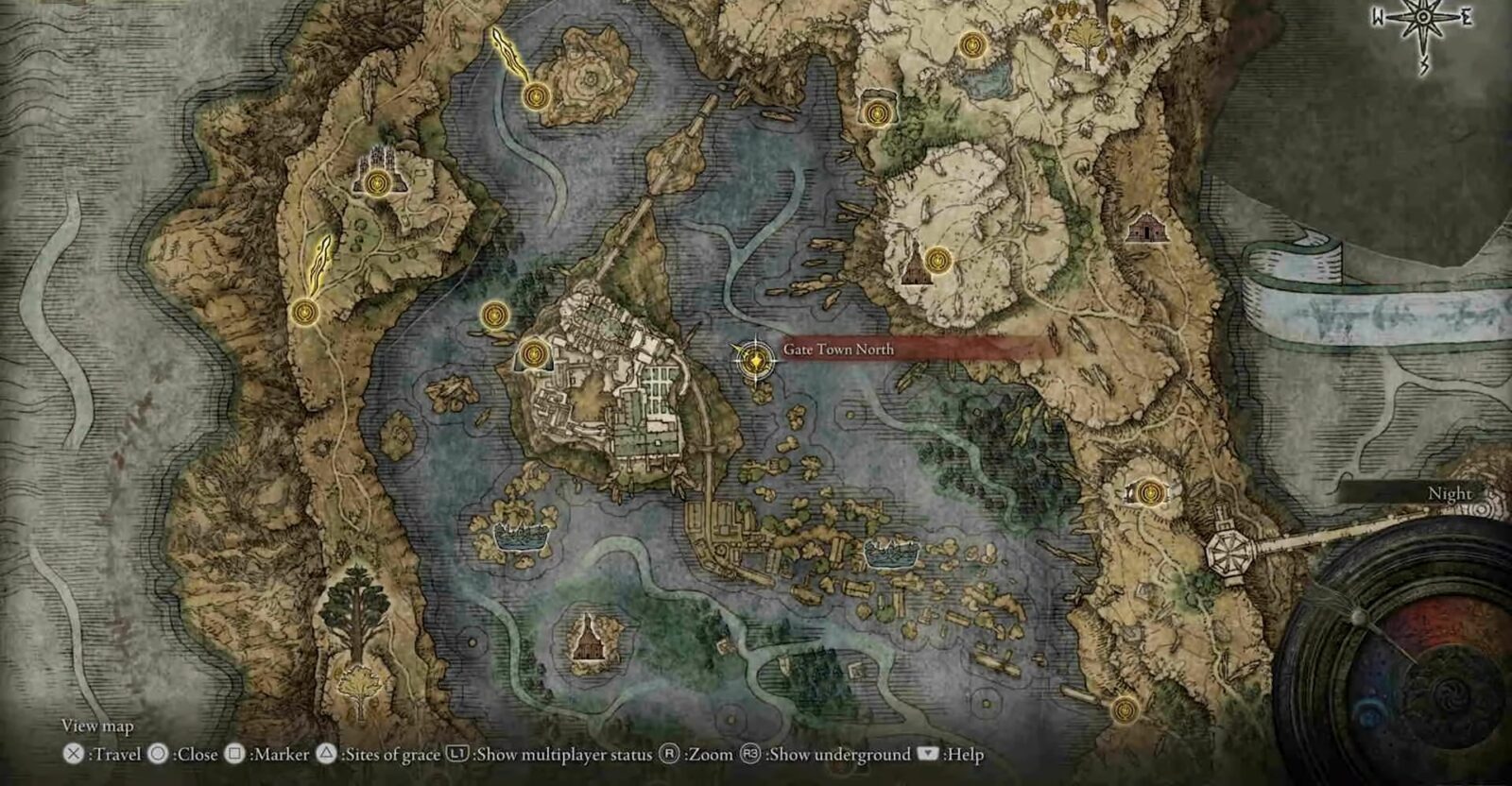1512x786 pixels.
Task: Select the grace above the eastern octagonal bridge
Action: 1148,491
